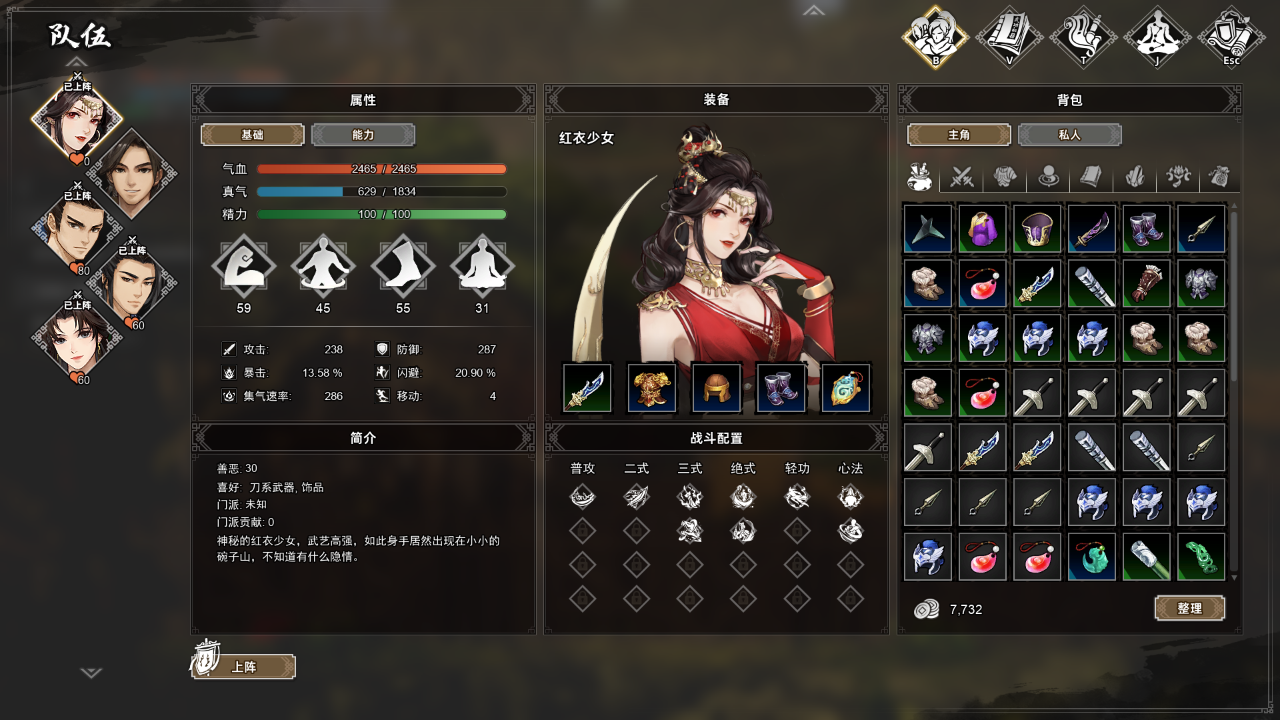This screenshot has width=1280, height=720.
Task: Filter backpack by crossed swords weapon category
Action: coord(962,177)
